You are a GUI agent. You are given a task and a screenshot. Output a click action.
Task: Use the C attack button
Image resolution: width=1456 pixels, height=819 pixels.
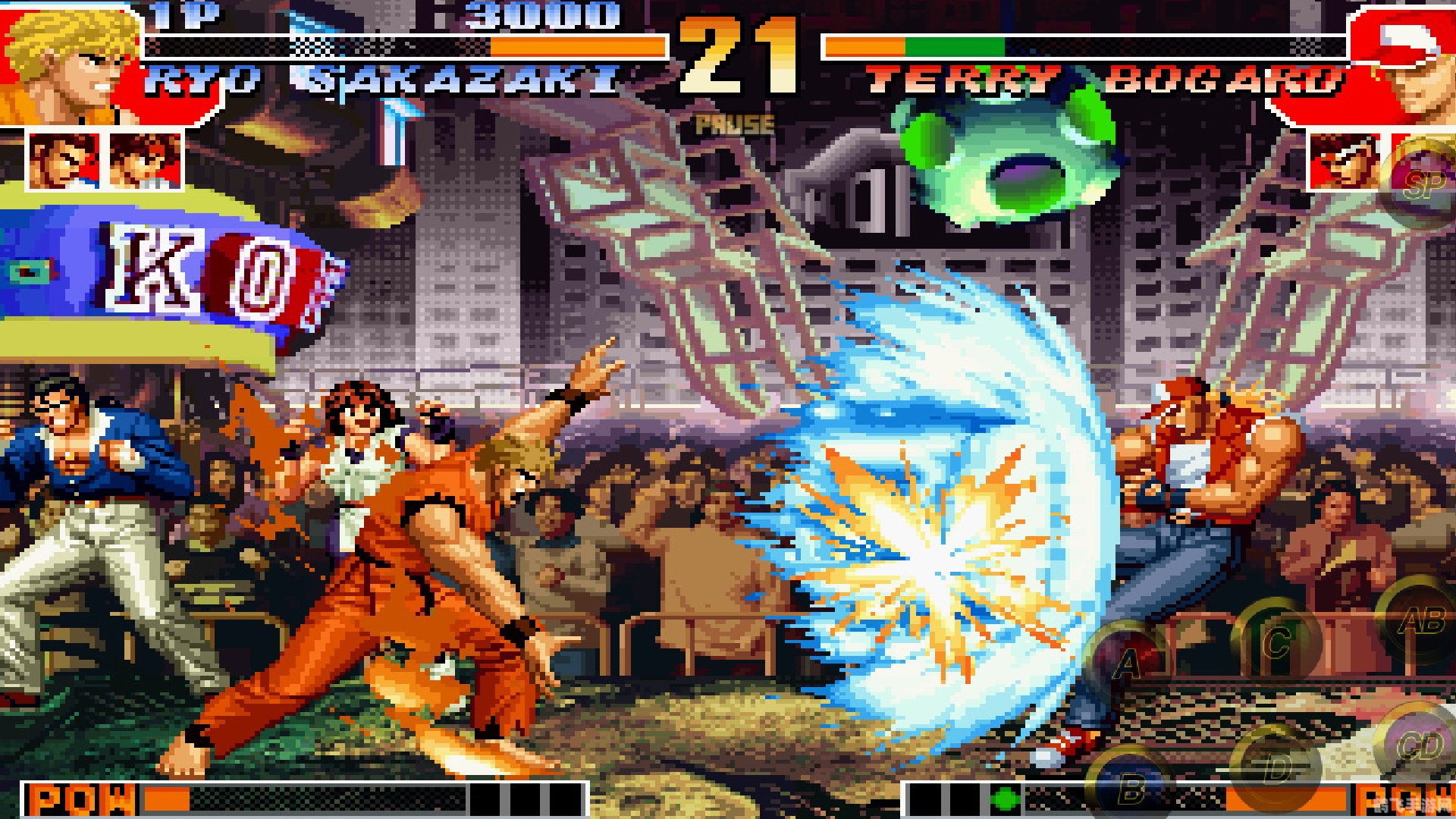[1277, 642]
